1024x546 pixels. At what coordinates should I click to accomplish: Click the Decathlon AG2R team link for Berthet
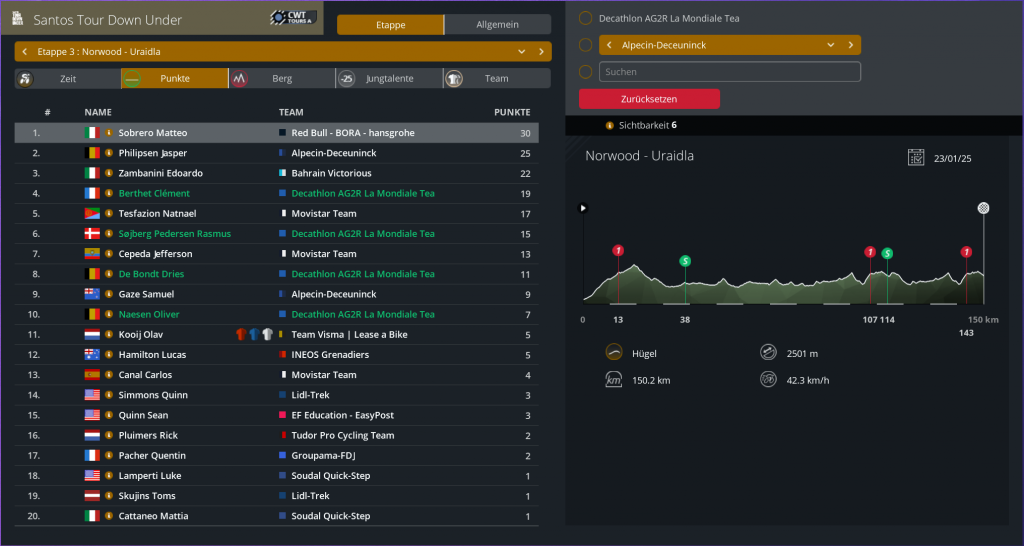tap(363, 194)
